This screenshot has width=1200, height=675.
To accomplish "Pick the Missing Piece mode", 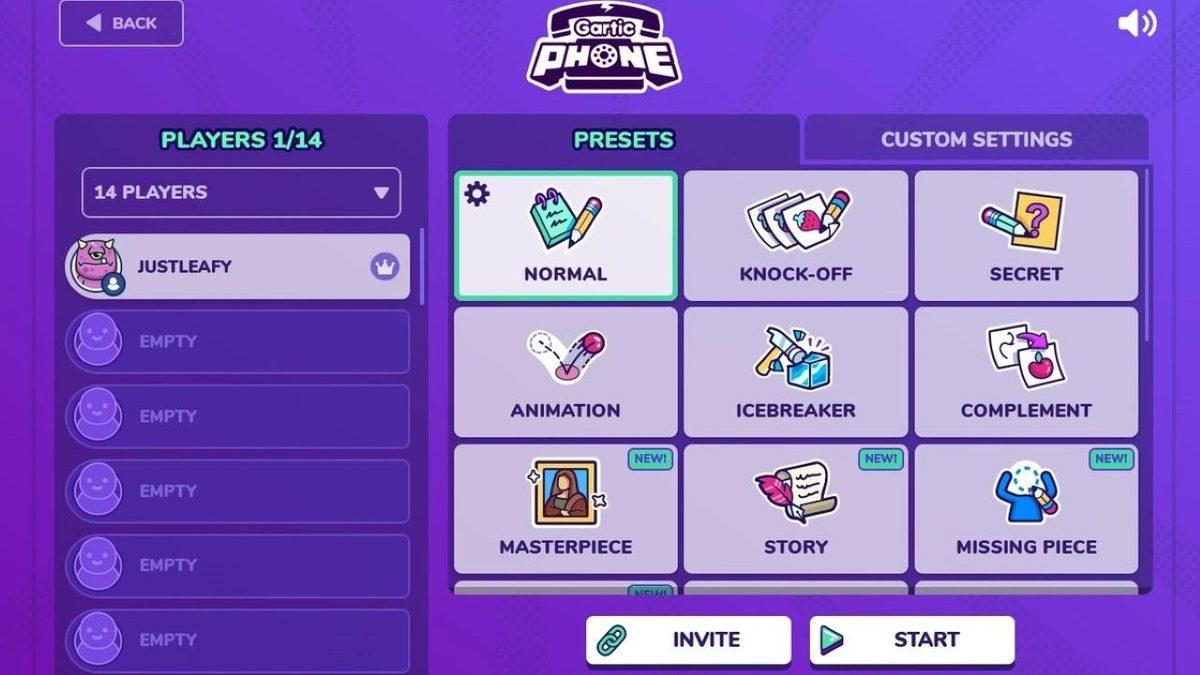I will click(x=1026, y=509).
